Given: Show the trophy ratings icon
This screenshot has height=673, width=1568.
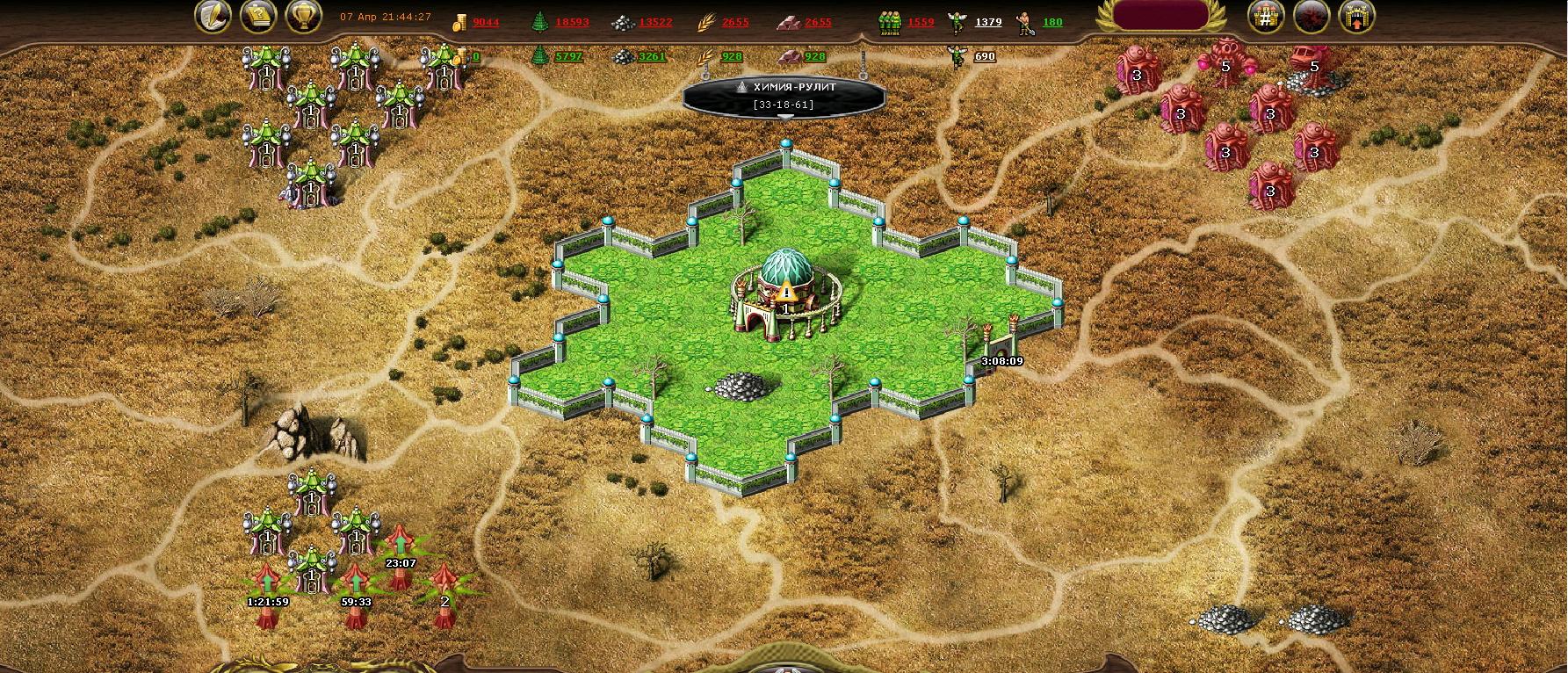Looking at the screenshot, I should 304,17.
